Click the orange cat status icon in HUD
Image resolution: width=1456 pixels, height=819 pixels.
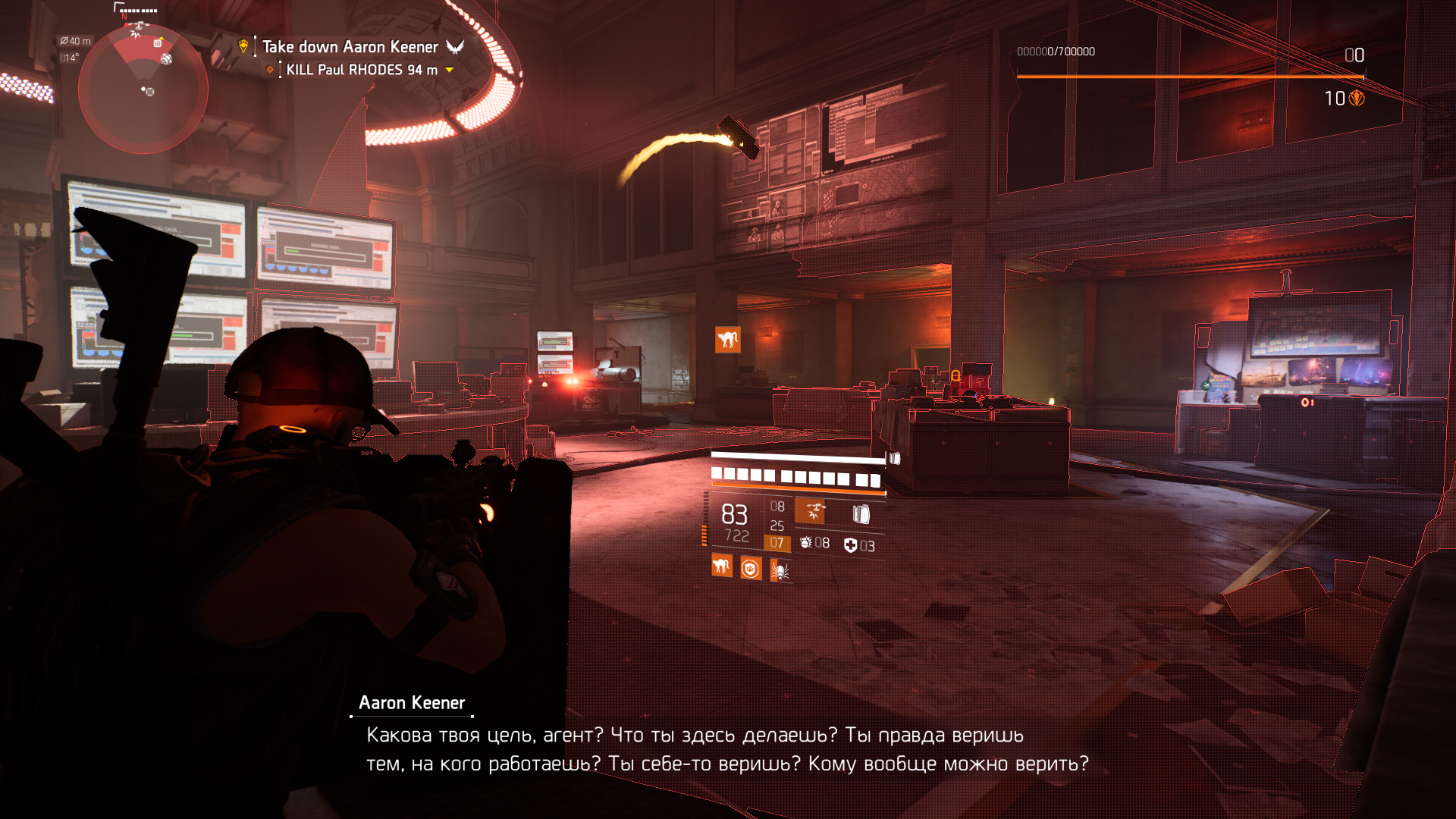coord(721,566)
